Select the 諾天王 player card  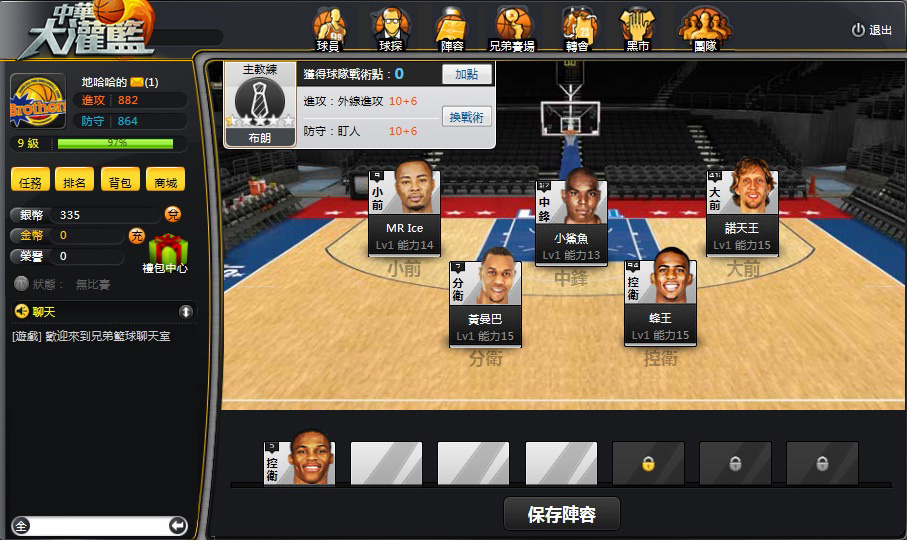(742, 208)
